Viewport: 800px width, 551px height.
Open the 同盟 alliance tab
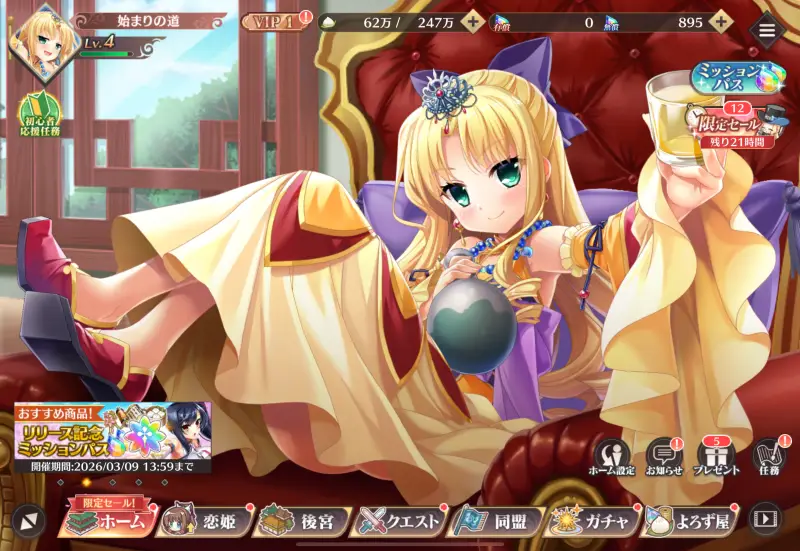tap(497, 520)
